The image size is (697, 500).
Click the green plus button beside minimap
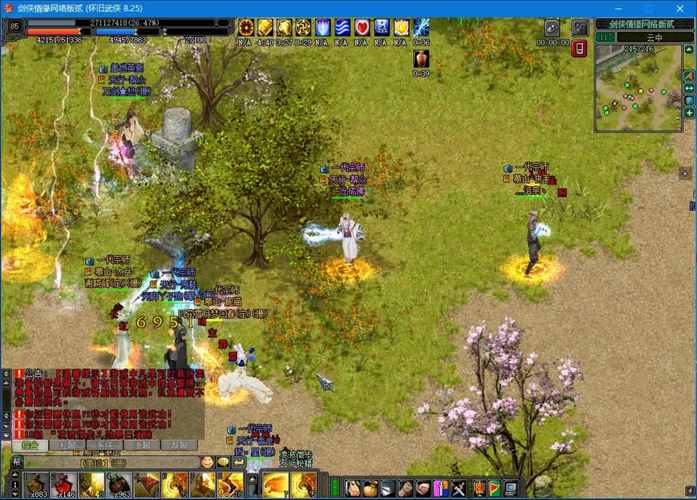[x=689, y=113]
